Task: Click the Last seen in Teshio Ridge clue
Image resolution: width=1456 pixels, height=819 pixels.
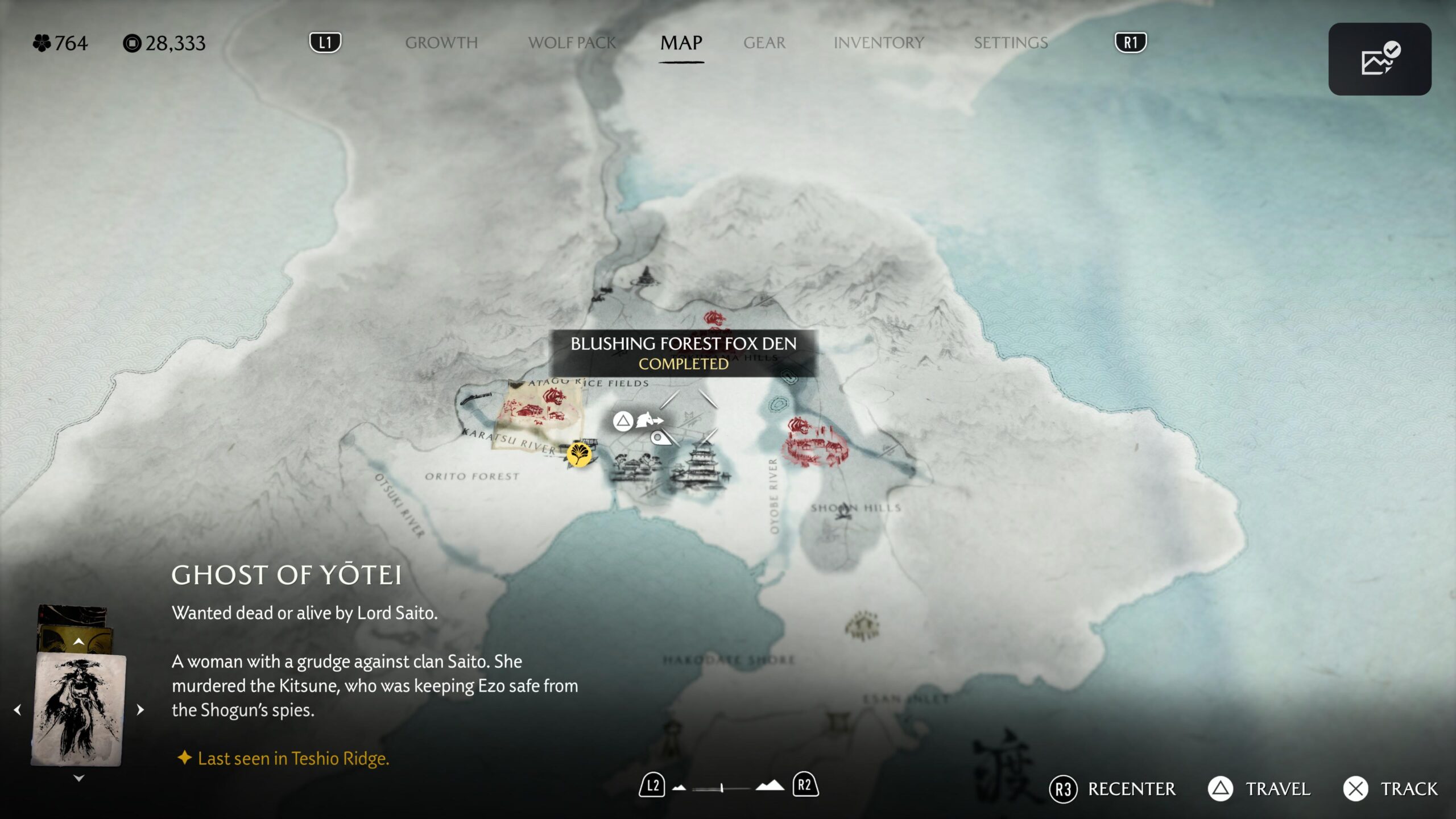Action: tap(293, 758)
